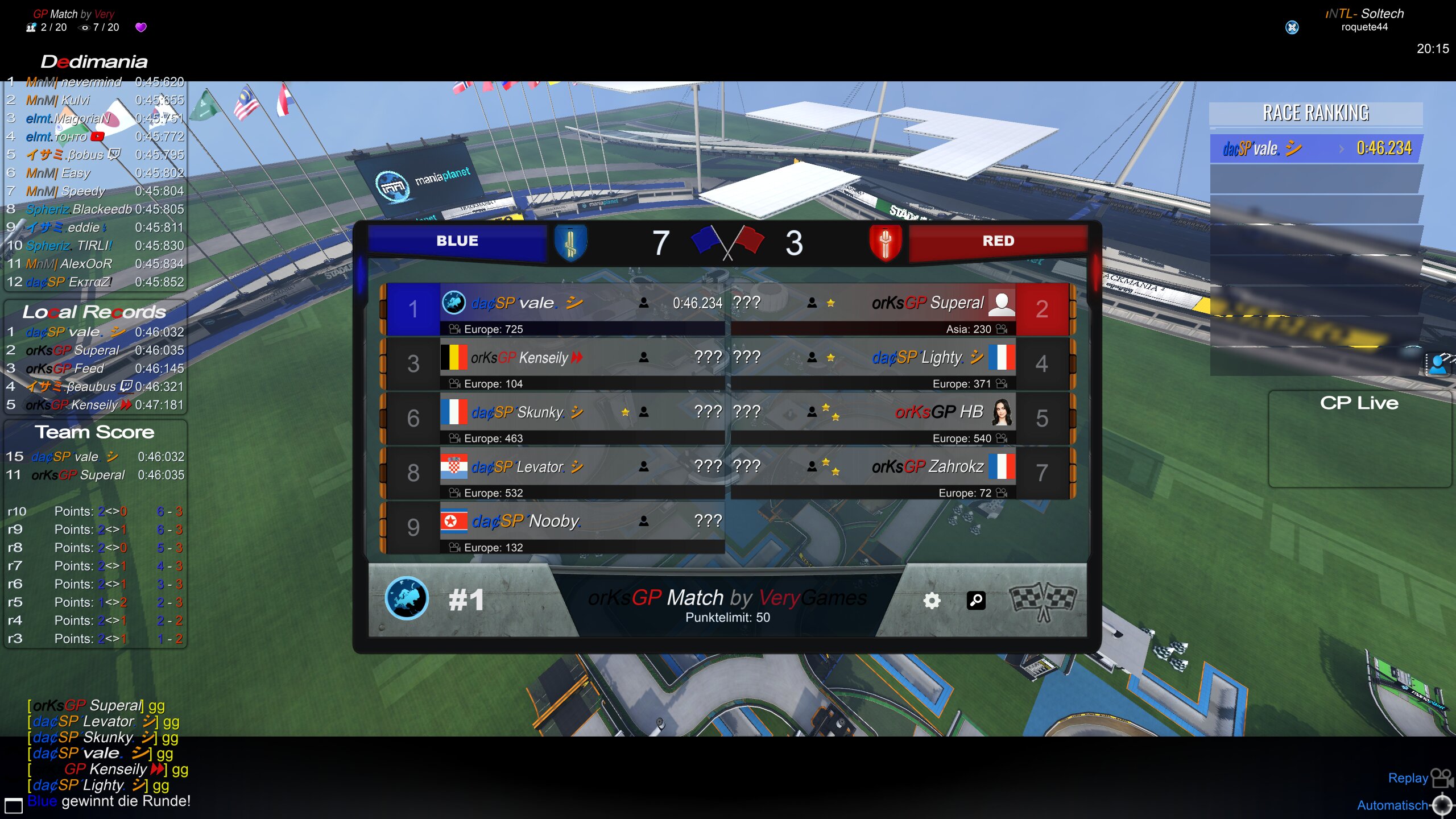
Task: Open the scoreboard gear settings icon
Action: [932, 601]
